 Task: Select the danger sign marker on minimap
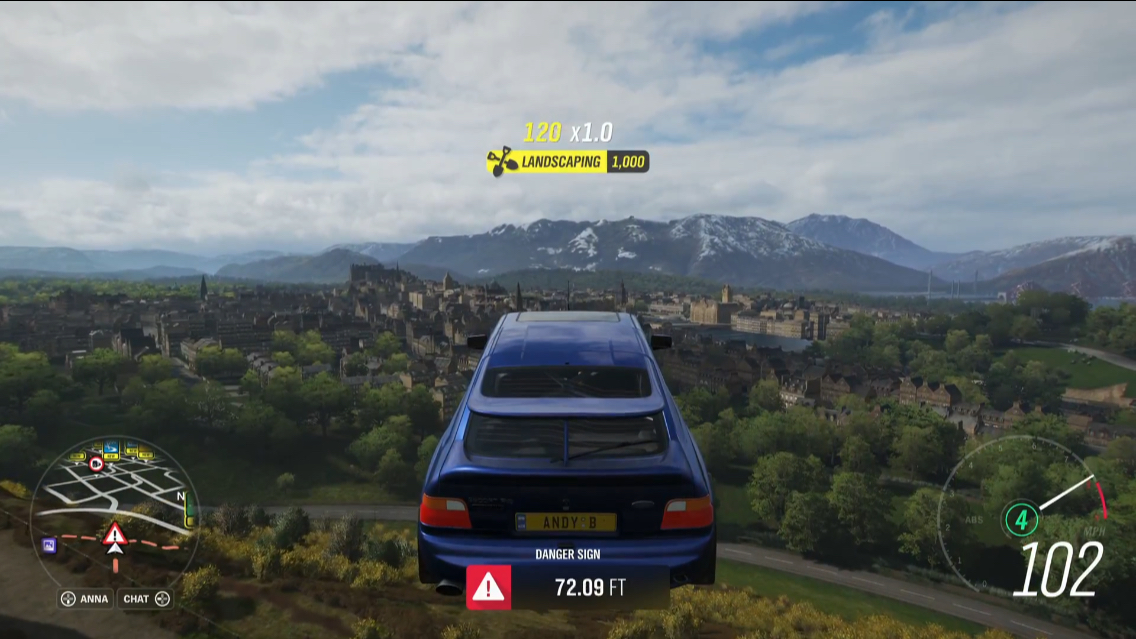(x=114, y=532)
